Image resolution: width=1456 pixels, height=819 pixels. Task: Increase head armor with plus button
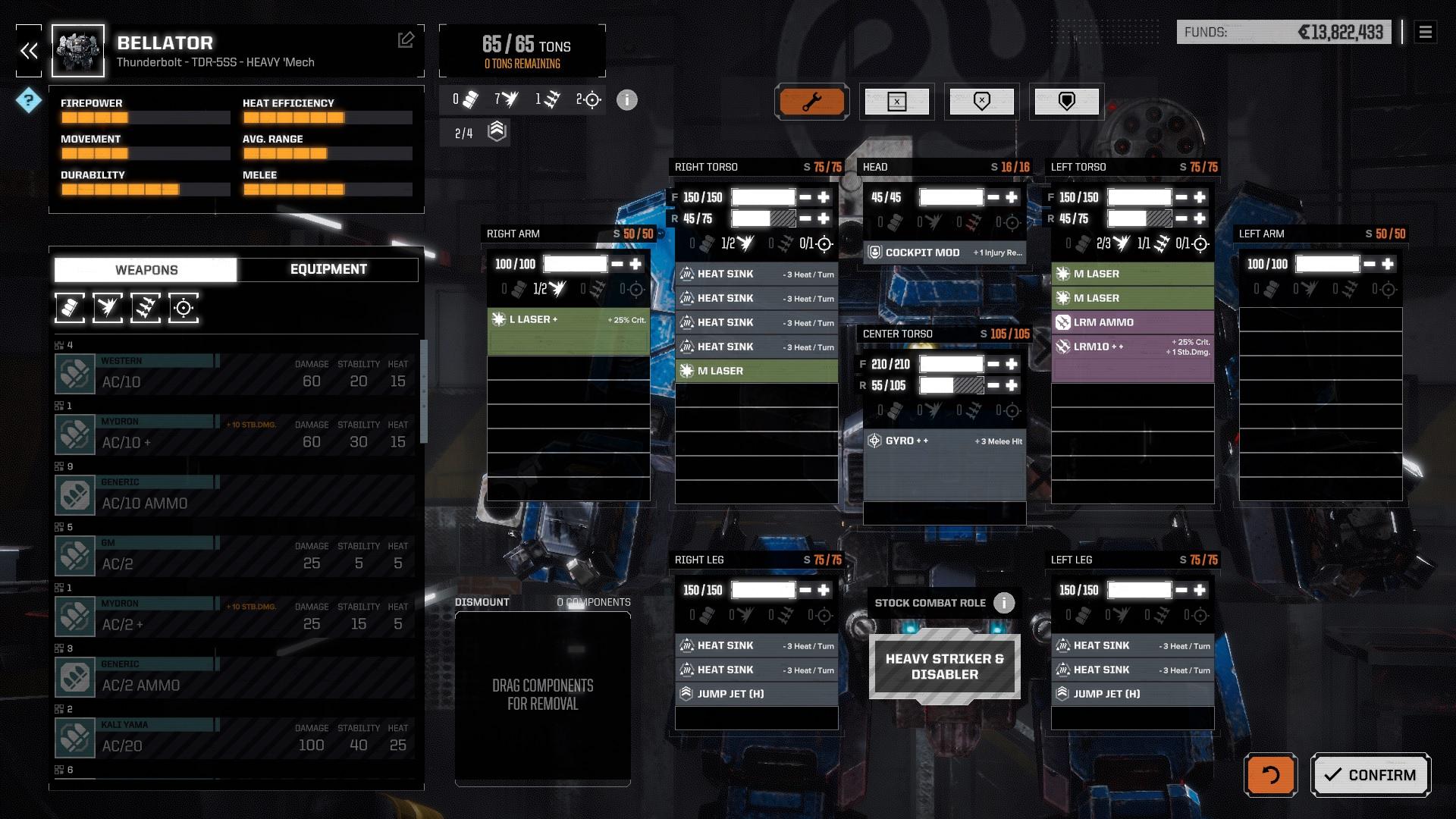[1012, 197]
